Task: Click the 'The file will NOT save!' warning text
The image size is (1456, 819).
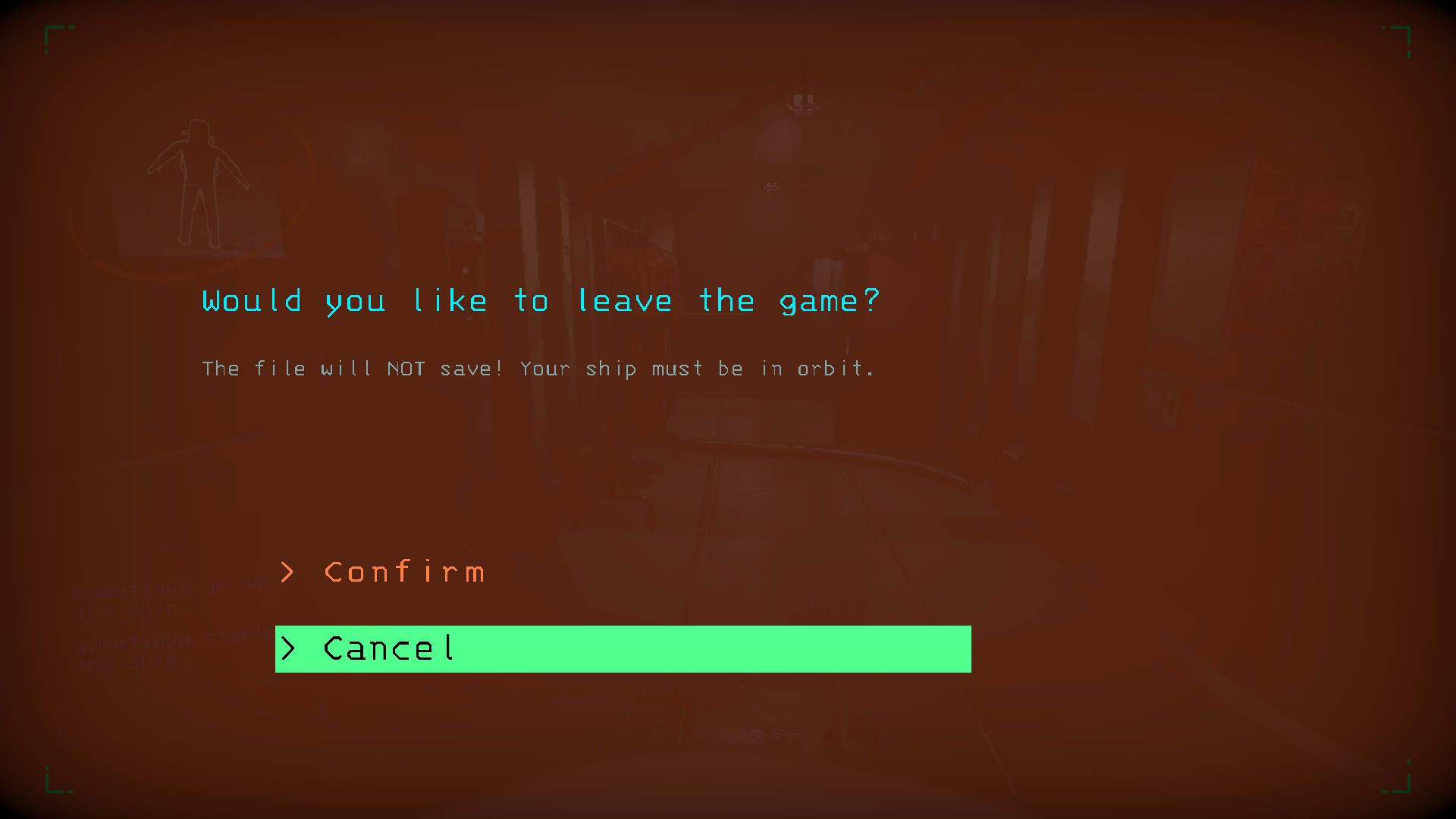Action: point(538,369)
